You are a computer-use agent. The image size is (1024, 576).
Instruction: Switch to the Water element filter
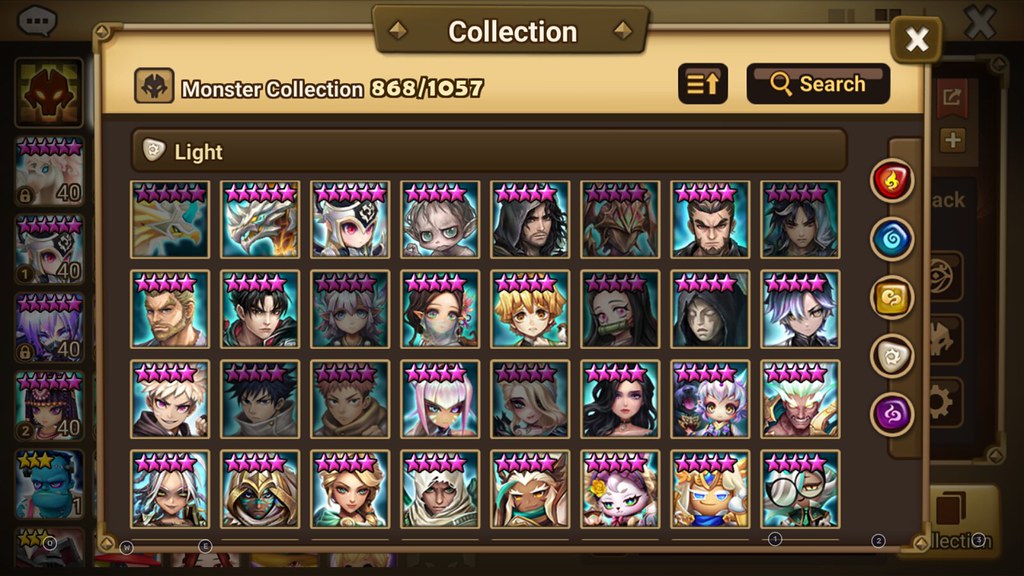coord(892,239)
